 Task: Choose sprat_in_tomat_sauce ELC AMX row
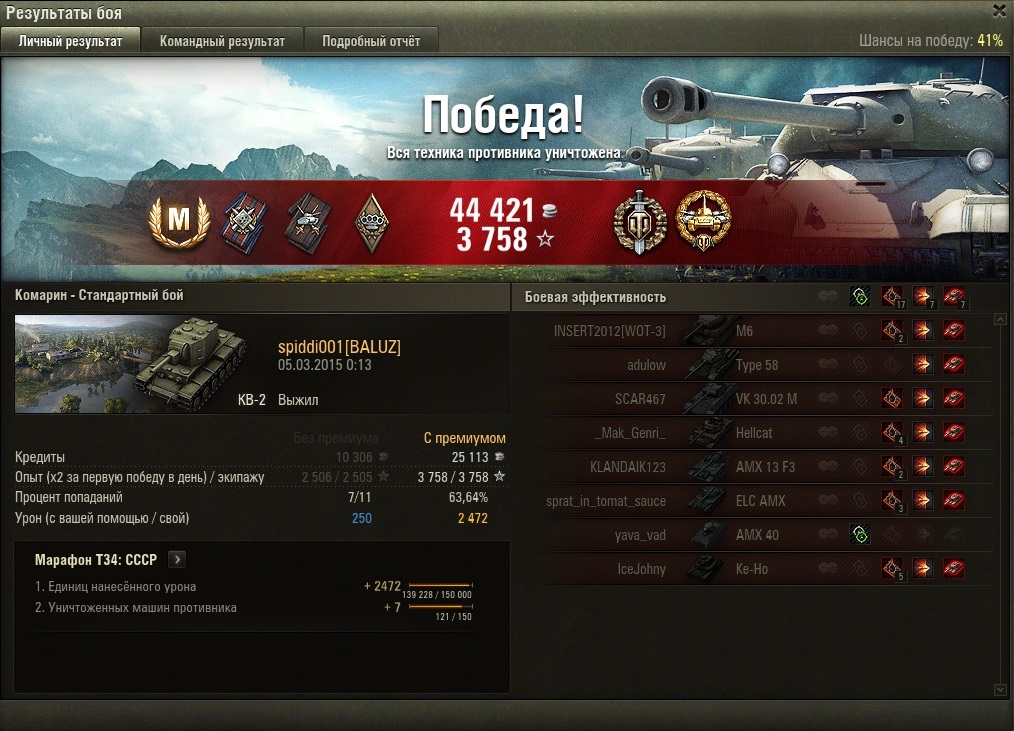(750, 501)
